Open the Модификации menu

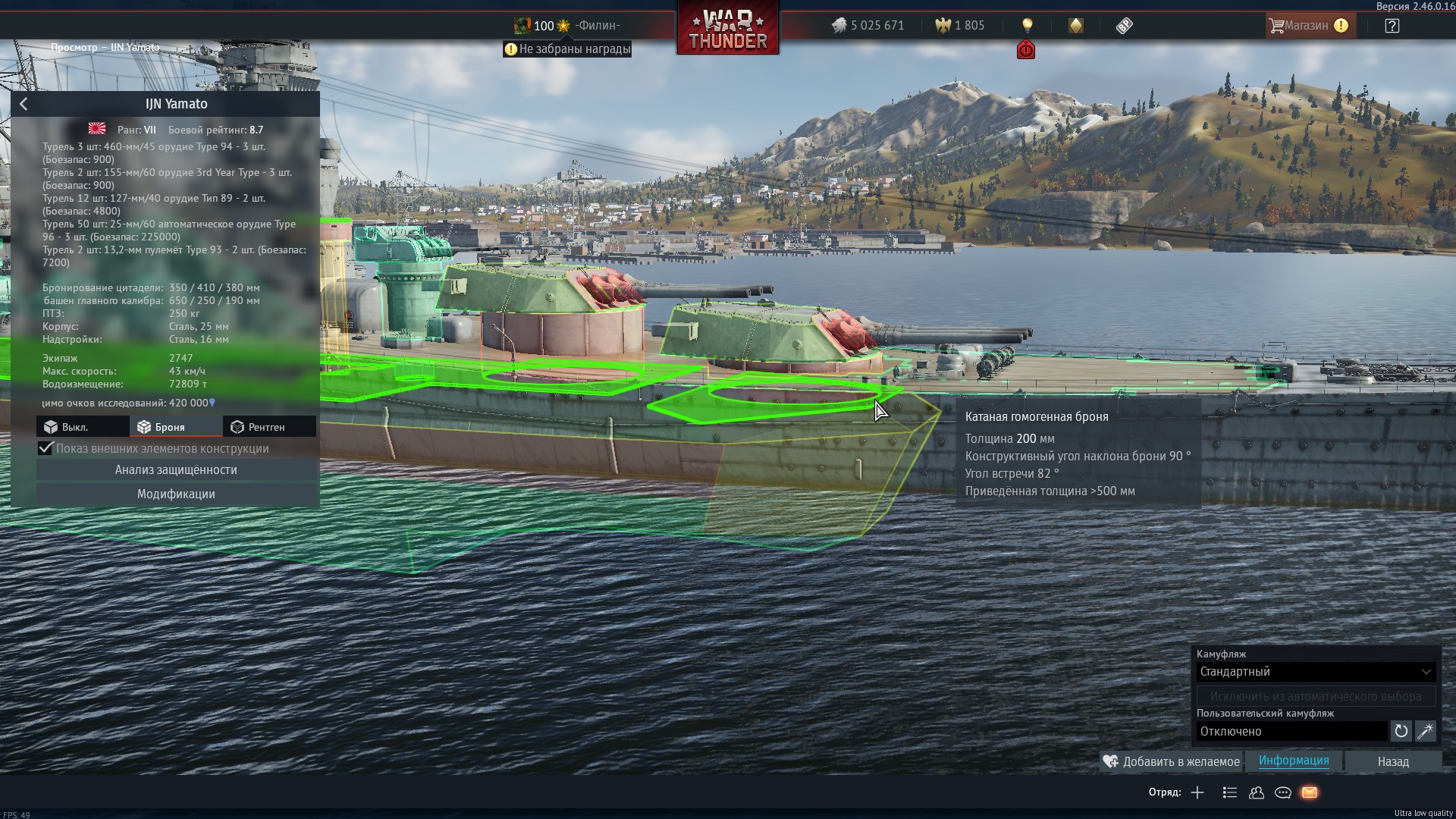coord(176,494)
